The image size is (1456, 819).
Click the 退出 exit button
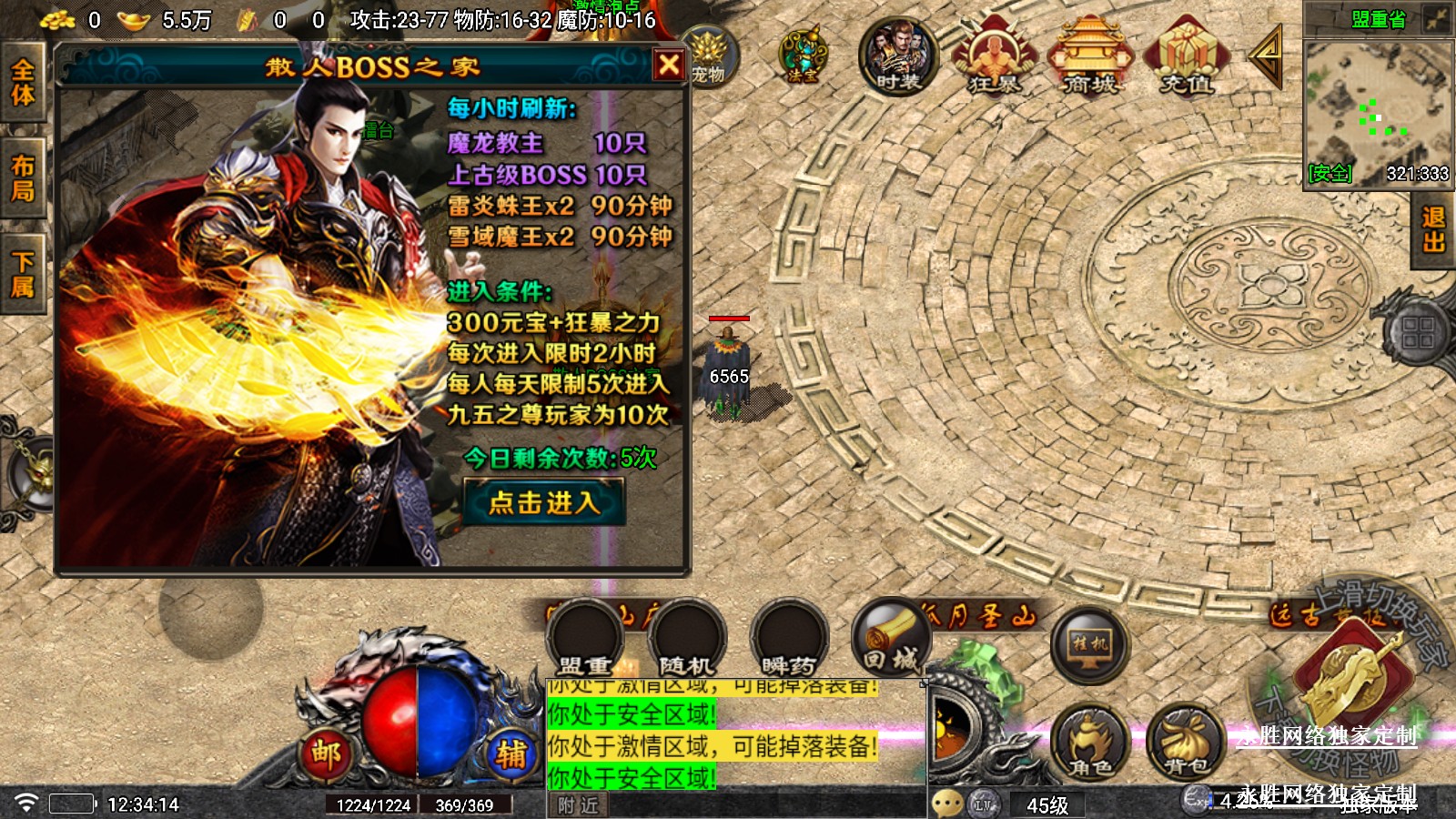tap(1433, 229)
